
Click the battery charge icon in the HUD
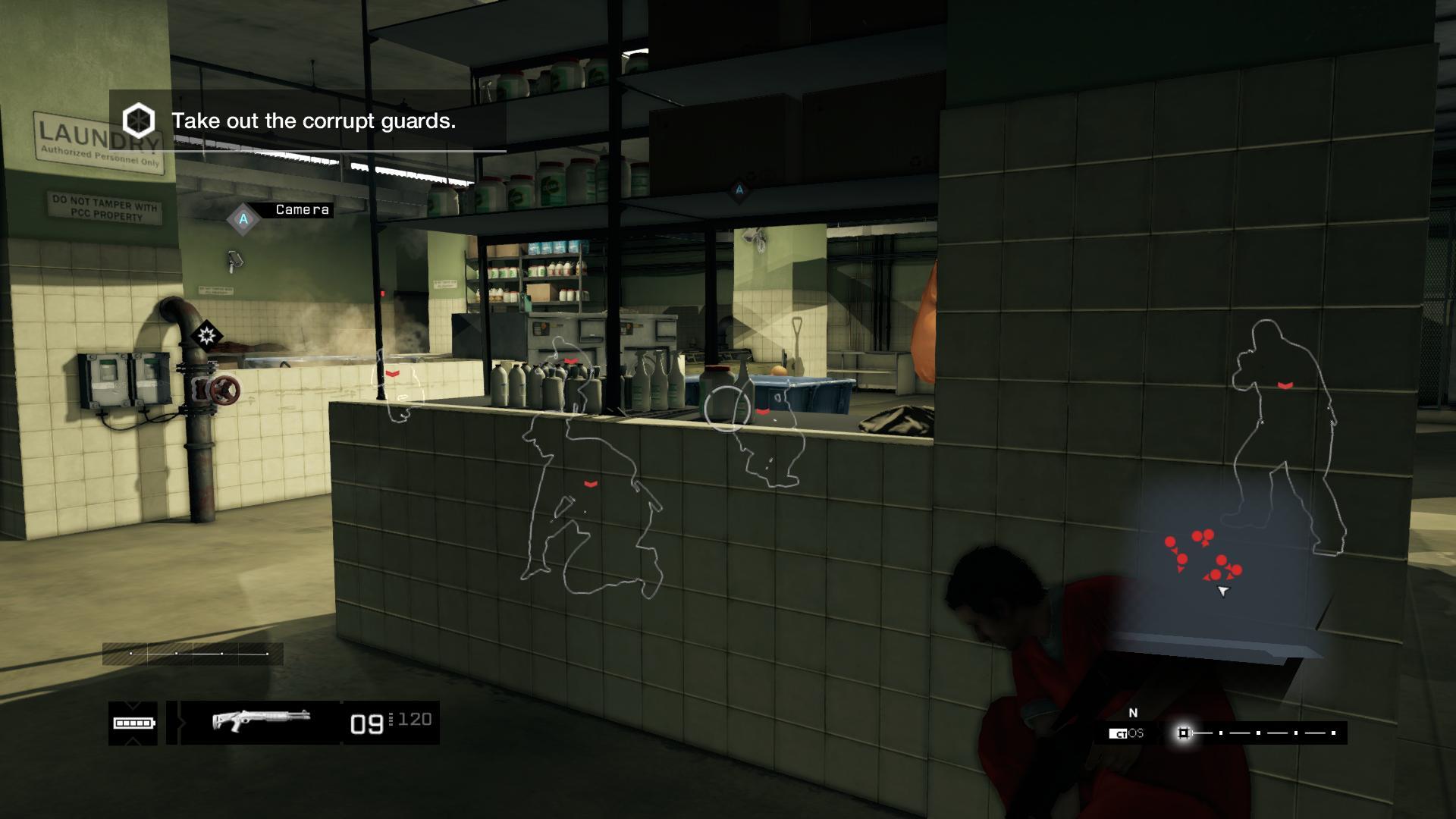pyautogui.click(x=133, y=723)
